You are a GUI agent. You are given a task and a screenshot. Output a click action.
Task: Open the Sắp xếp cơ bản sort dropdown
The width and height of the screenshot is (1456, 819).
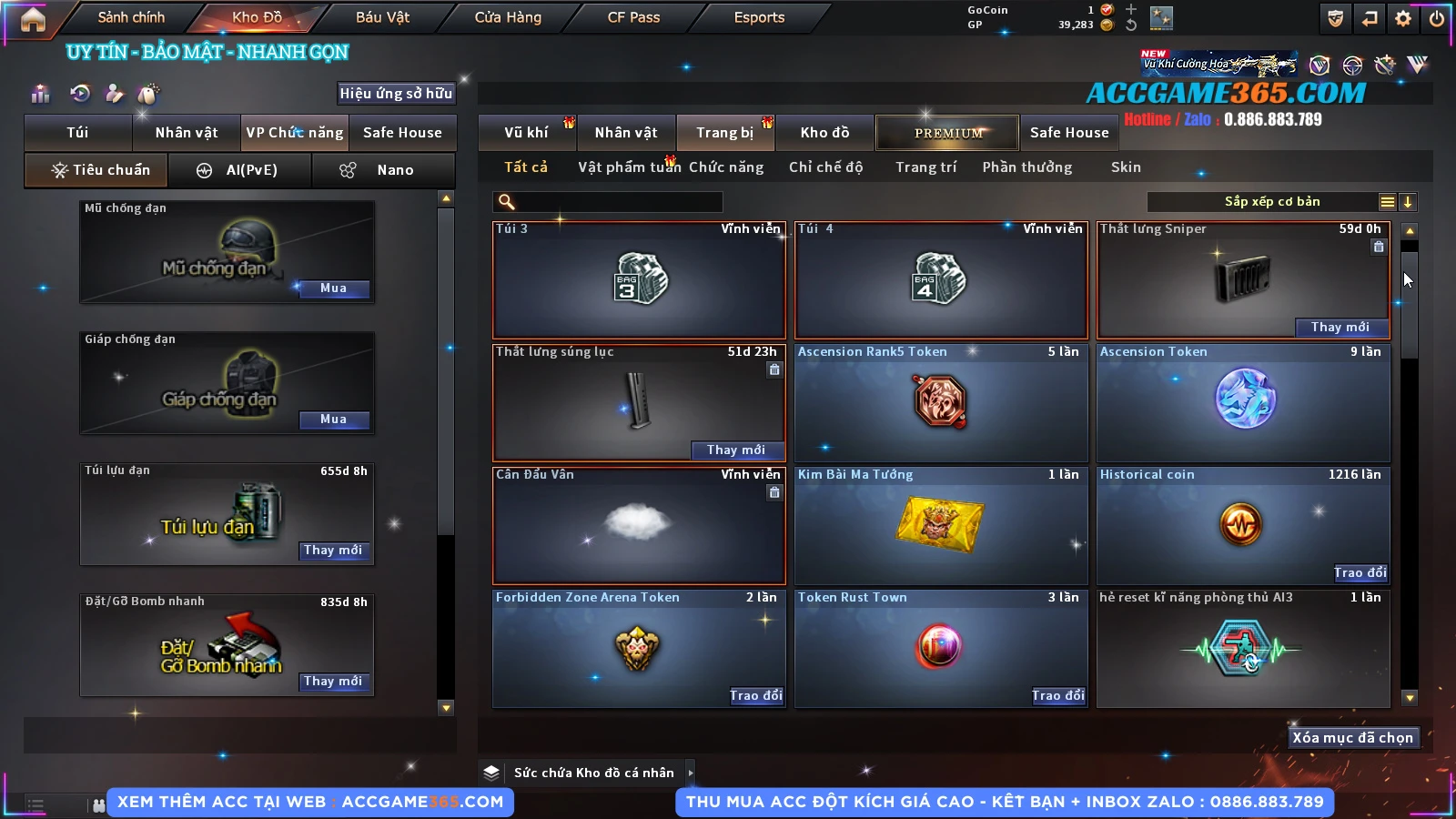1270,202
